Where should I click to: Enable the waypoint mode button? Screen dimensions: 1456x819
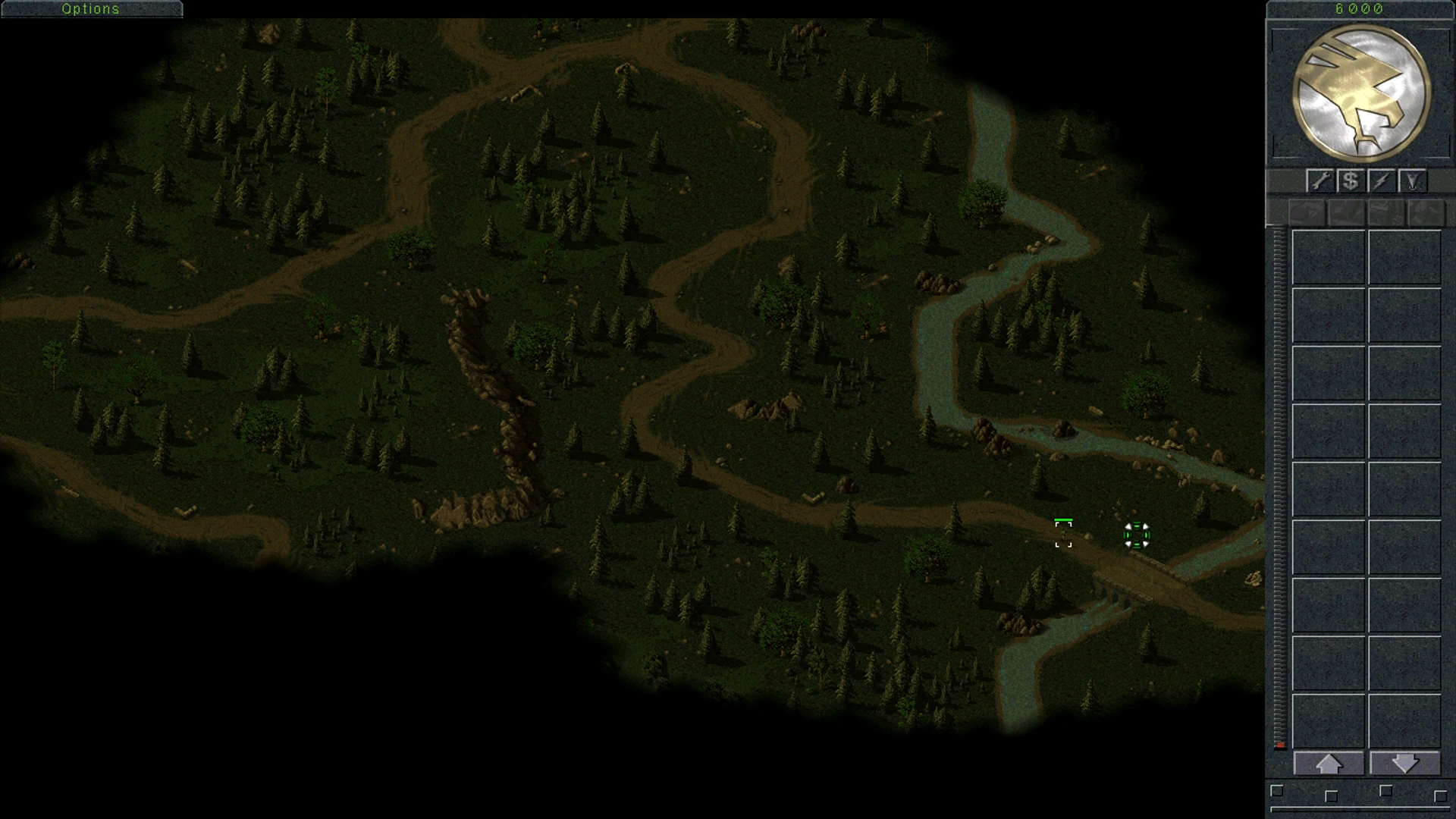[x=1412, y=180]
